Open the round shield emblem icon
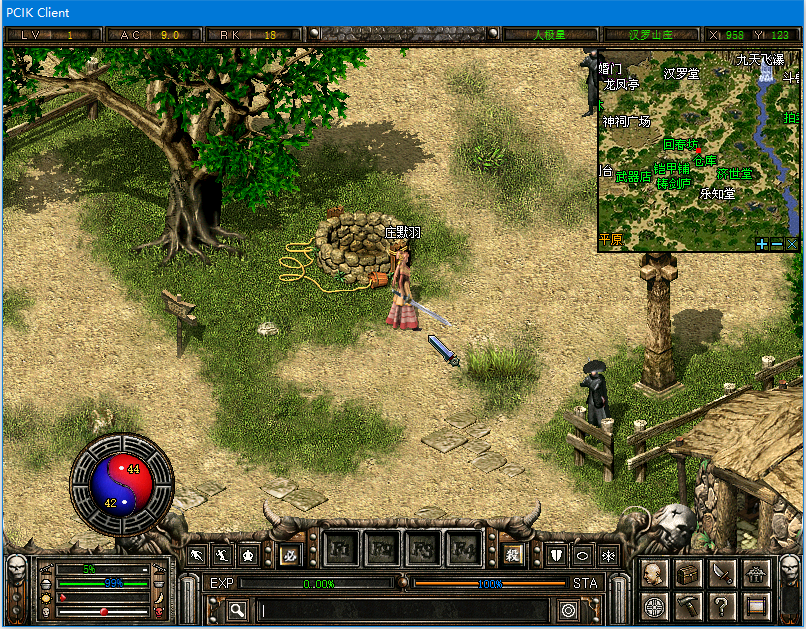This screenshot has height=629, width=806. pos(654,606)
